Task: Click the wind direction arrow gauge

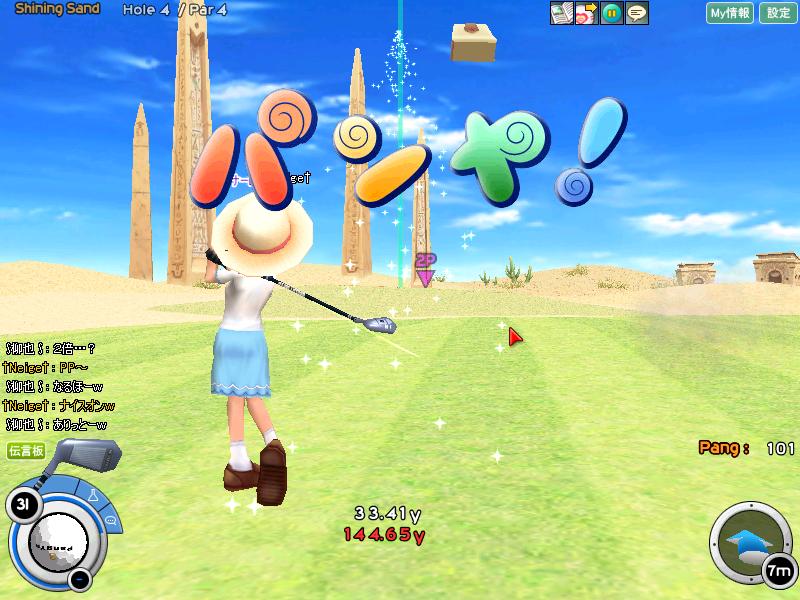Action: (746, 543)
